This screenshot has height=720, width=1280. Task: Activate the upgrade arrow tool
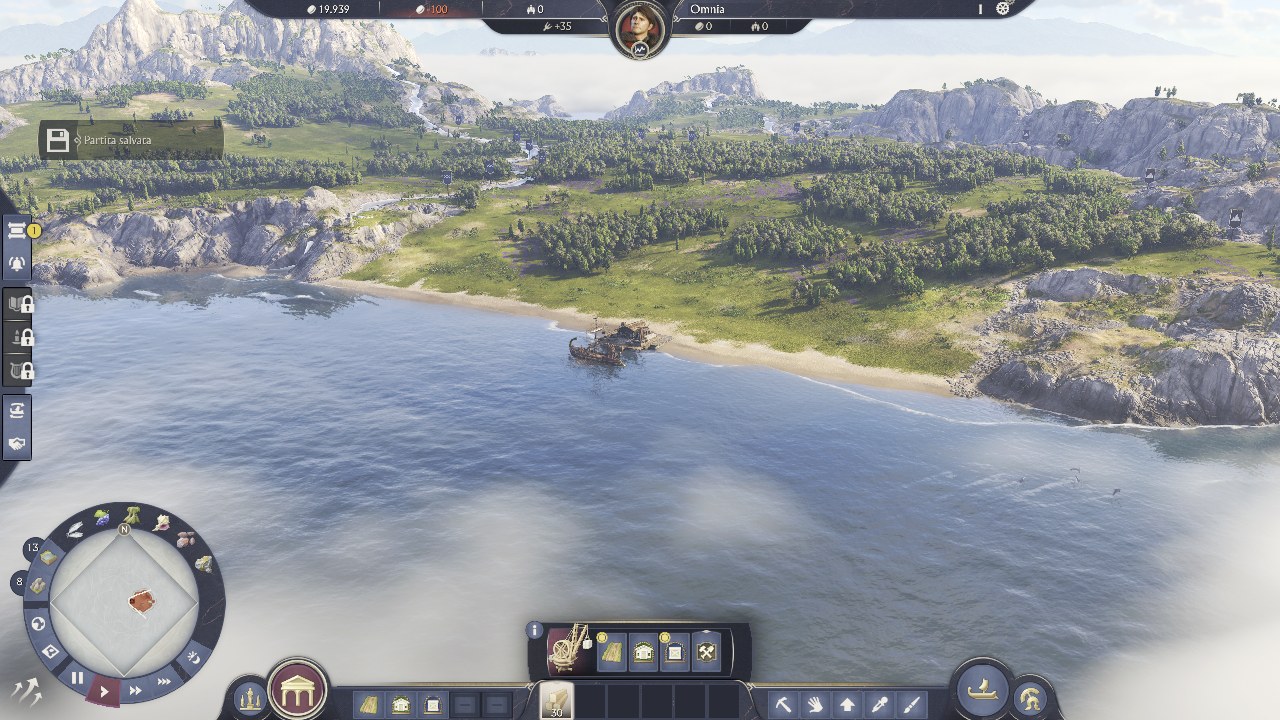tap(847, 704)
